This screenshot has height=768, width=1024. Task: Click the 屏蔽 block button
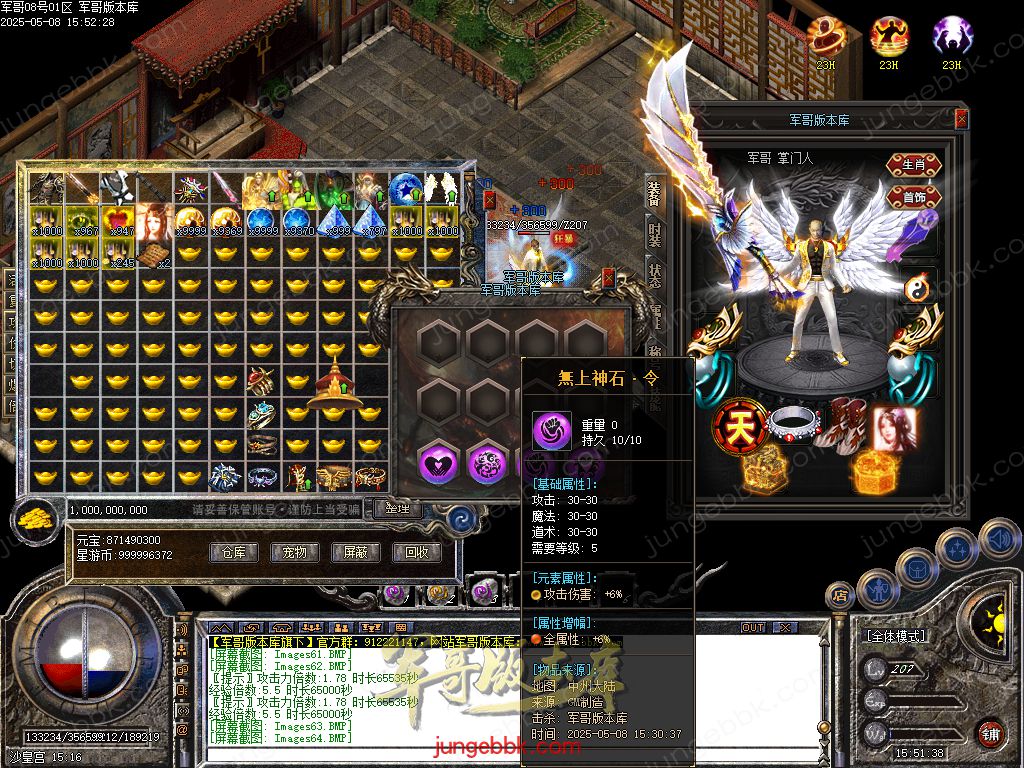[355, 552]
